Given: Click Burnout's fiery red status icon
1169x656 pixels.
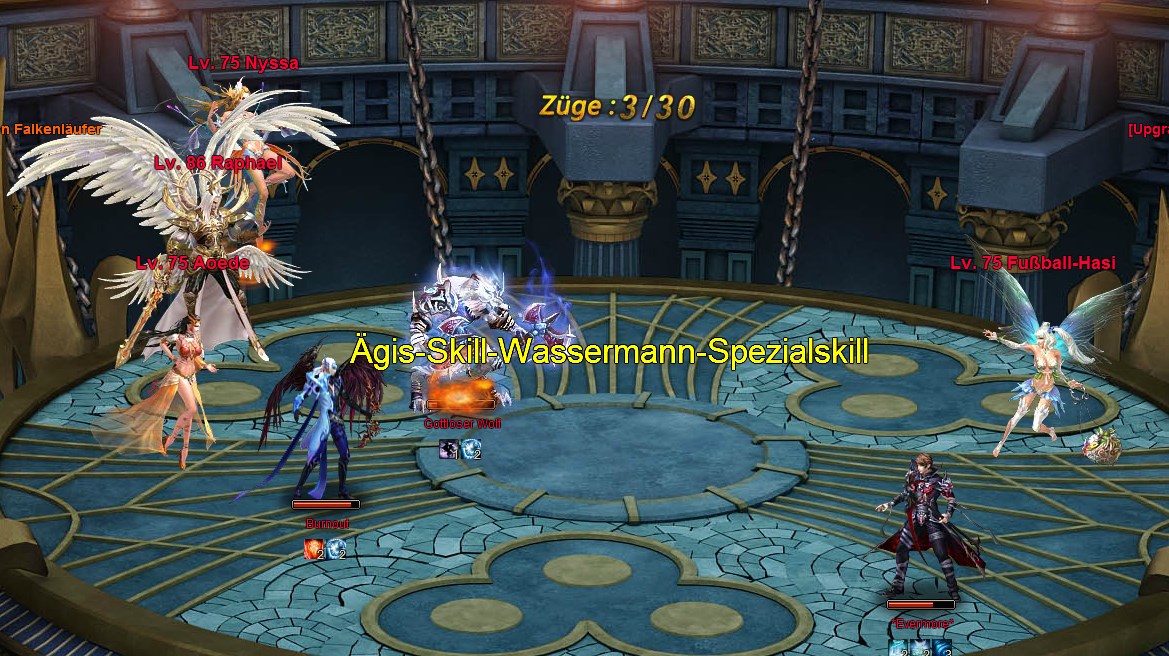Looking at the screenshot, I should [x=314, y=548].
